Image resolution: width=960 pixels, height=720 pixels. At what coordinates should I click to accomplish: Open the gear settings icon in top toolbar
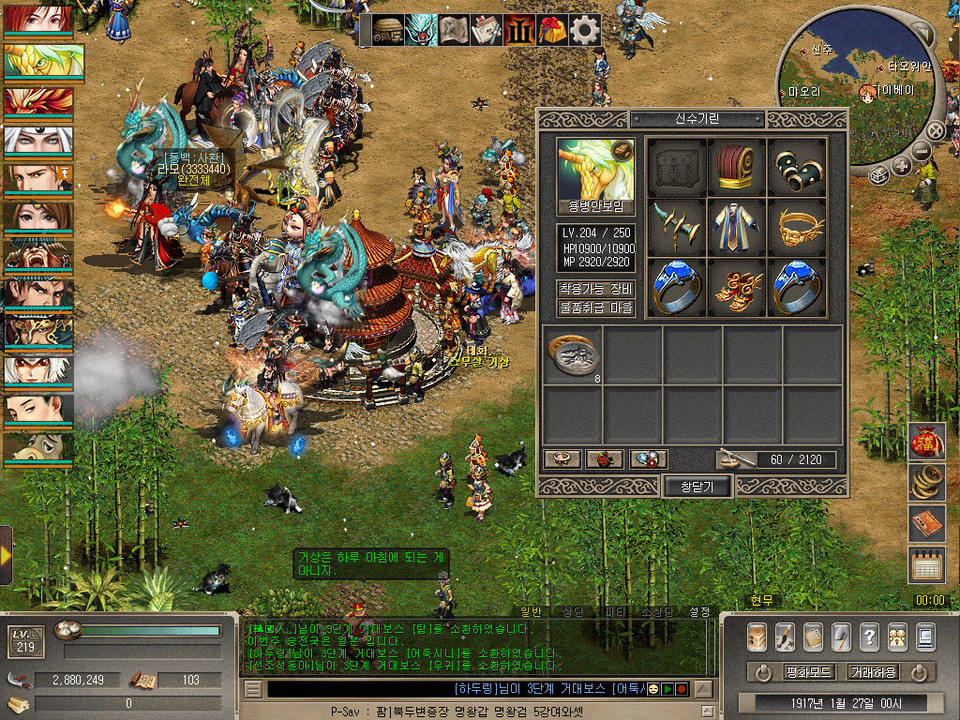pyautogui.click(x=584, y=30)
